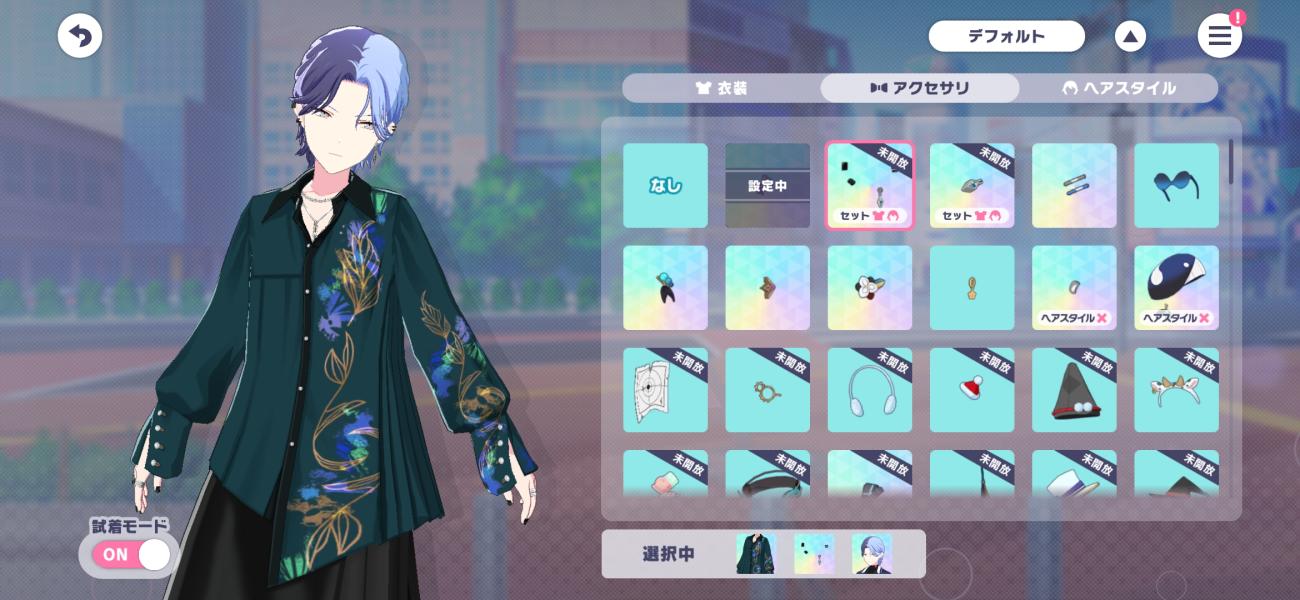Select the 設定中 currently equipped tile
Viewport: 1300px width, 600px height.
[x=767, y=185]
